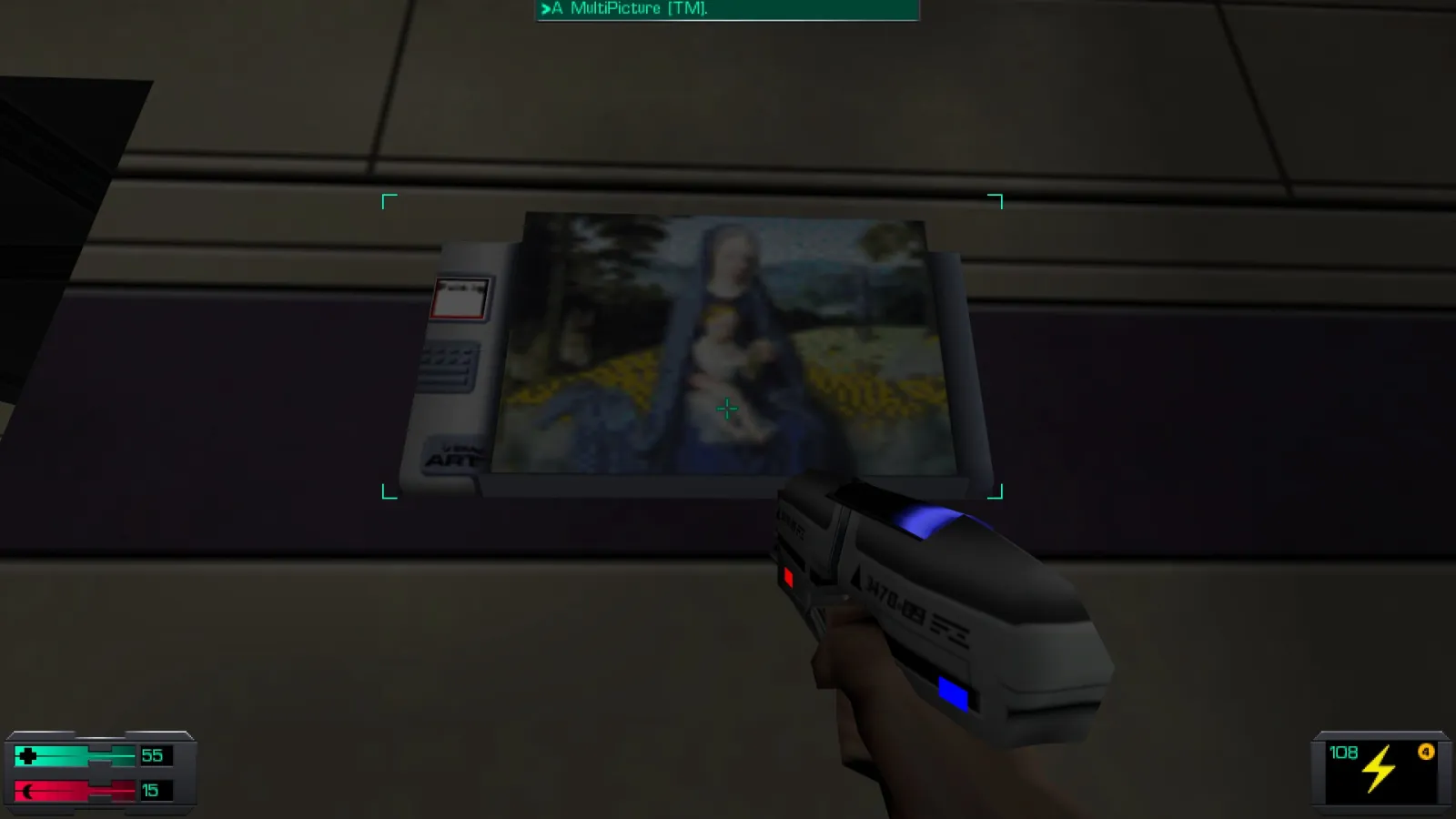The image size is (1456, 819).
Task: Click the 15 psi points readout
Action: click(151, 789)
